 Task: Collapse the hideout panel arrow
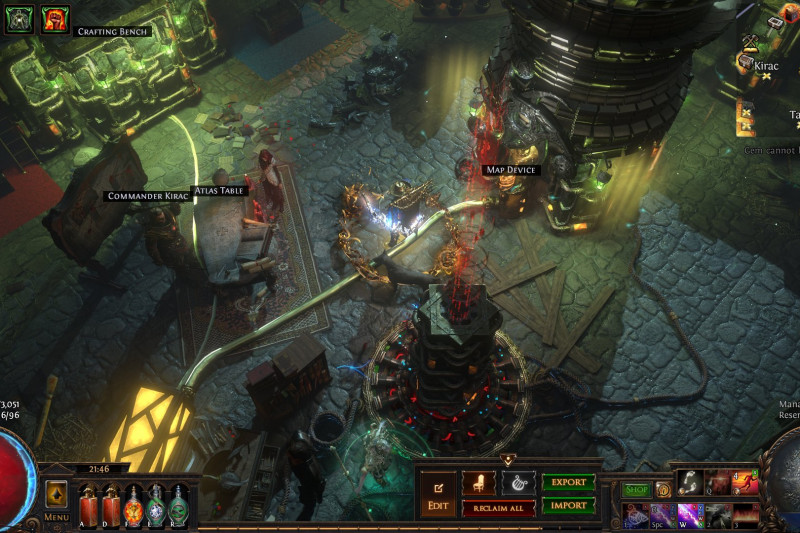[507, 461]
